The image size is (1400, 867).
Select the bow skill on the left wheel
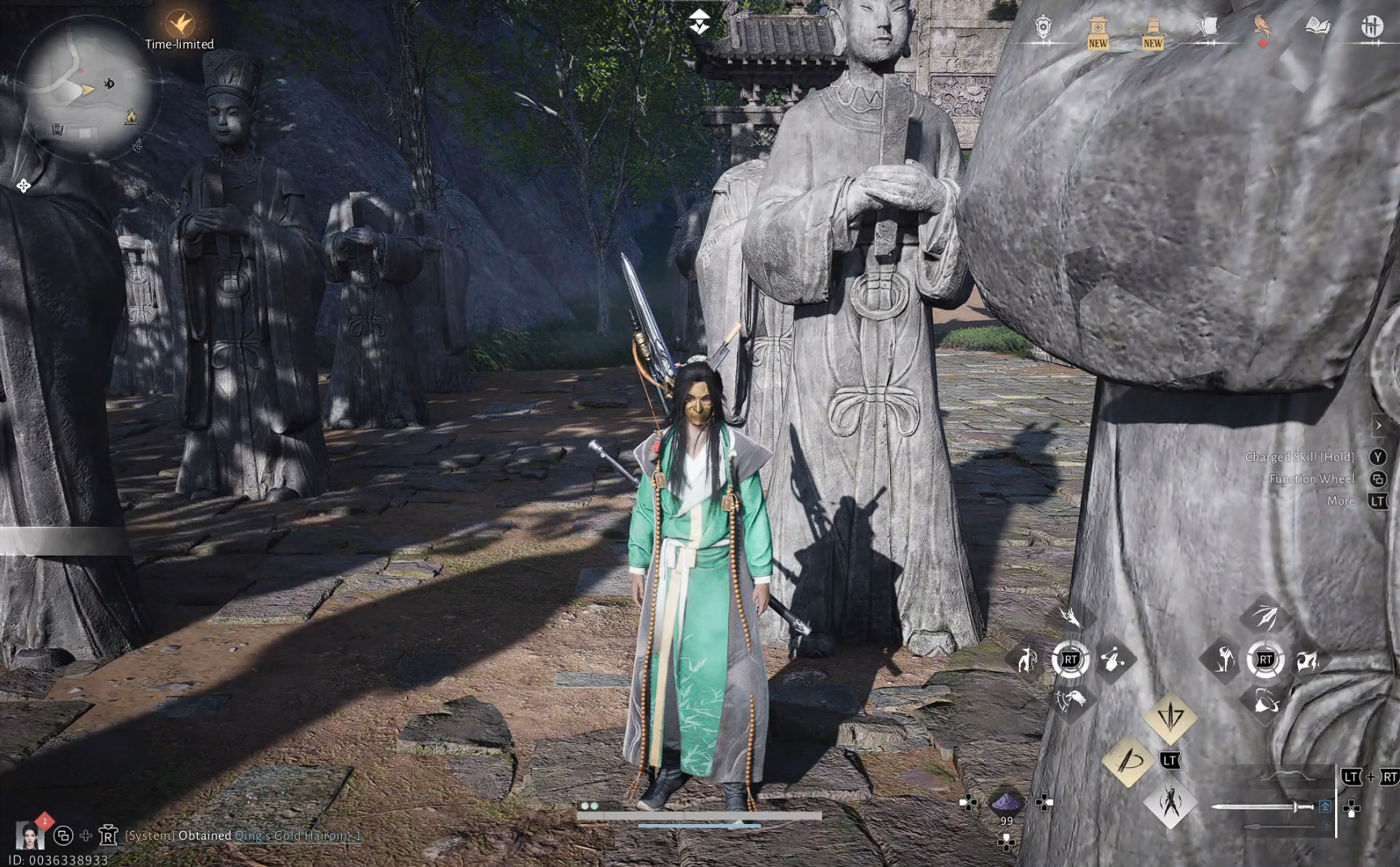pos(1026,661)
